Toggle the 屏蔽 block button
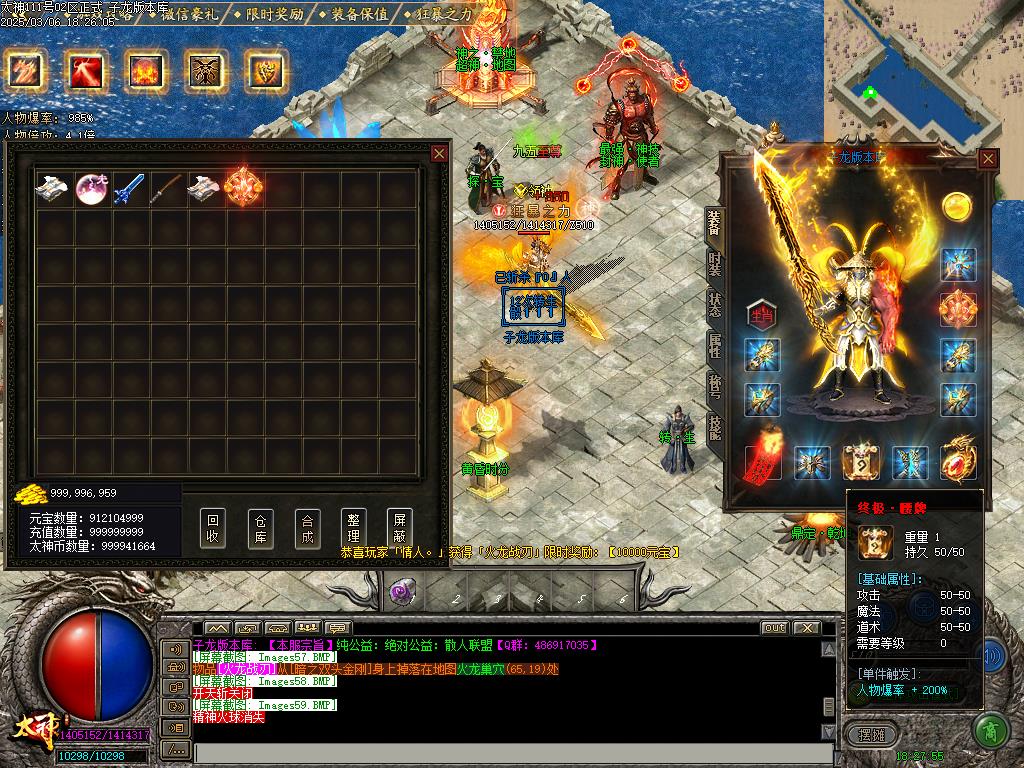 point(399,528)
